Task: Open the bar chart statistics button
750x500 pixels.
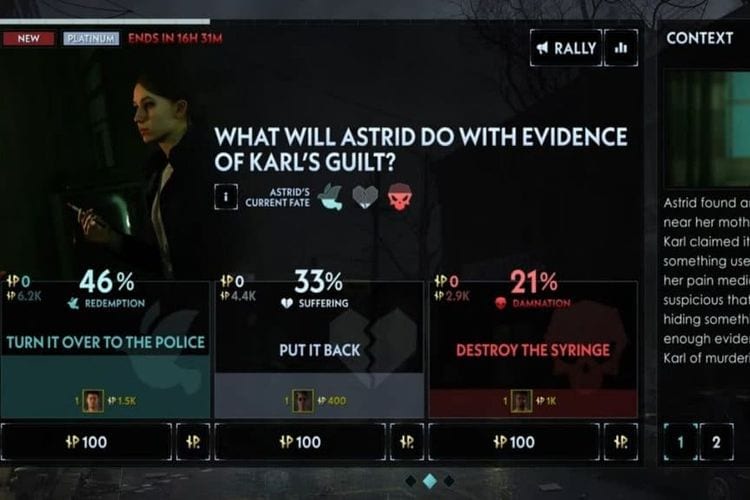Action: 621,48
